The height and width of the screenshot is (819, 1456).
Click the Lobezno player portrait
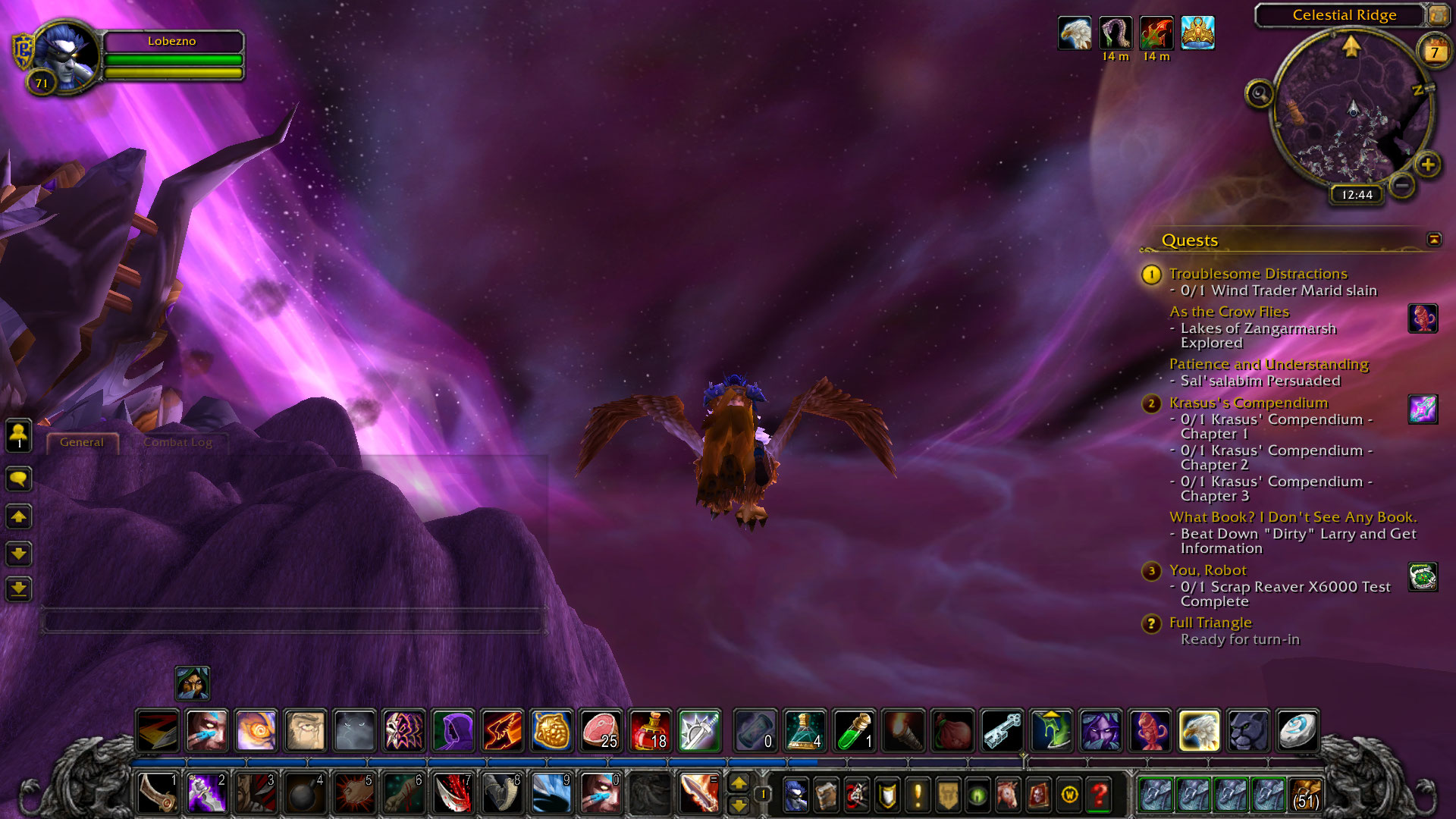click(67, 55)
